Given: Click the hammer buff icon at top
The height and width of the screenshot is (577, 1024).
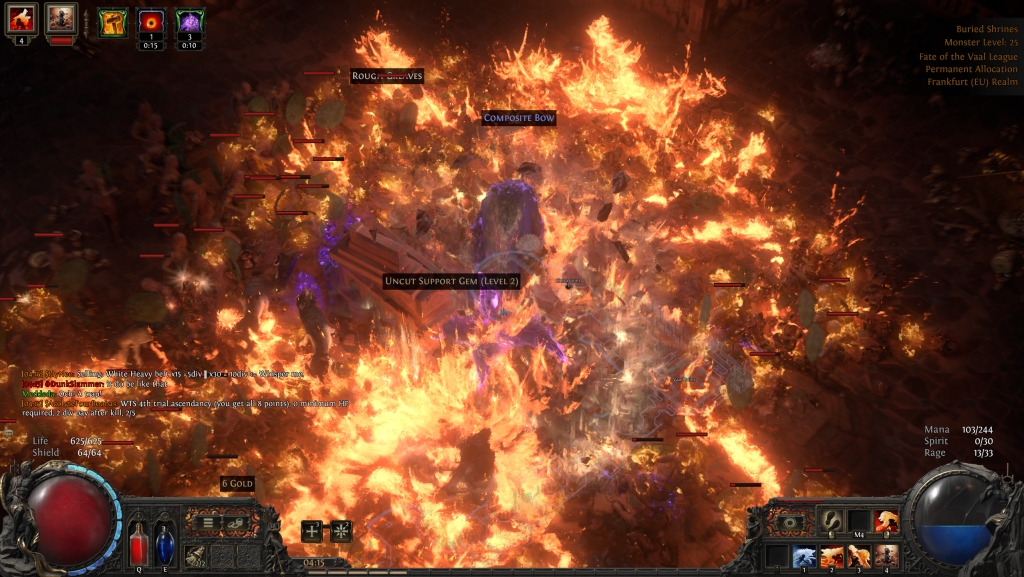Looking at the screenshot, I should pyautogui.click(x=112, y=21).
